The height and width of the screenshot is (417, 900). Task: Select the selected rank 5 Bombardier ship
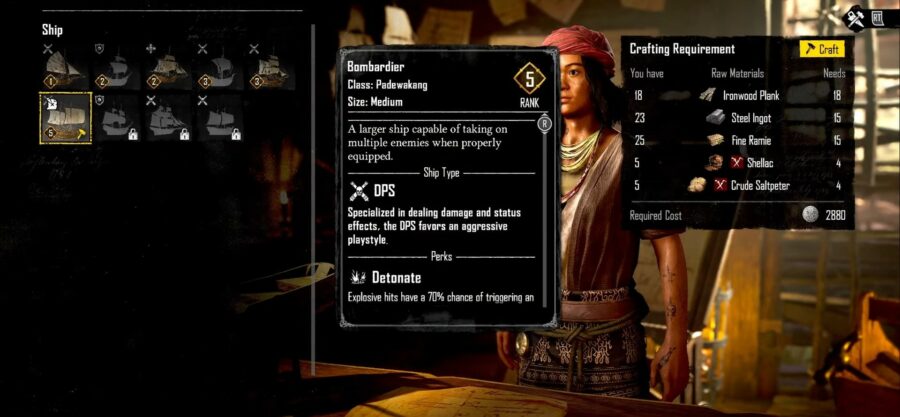point(65,117)
